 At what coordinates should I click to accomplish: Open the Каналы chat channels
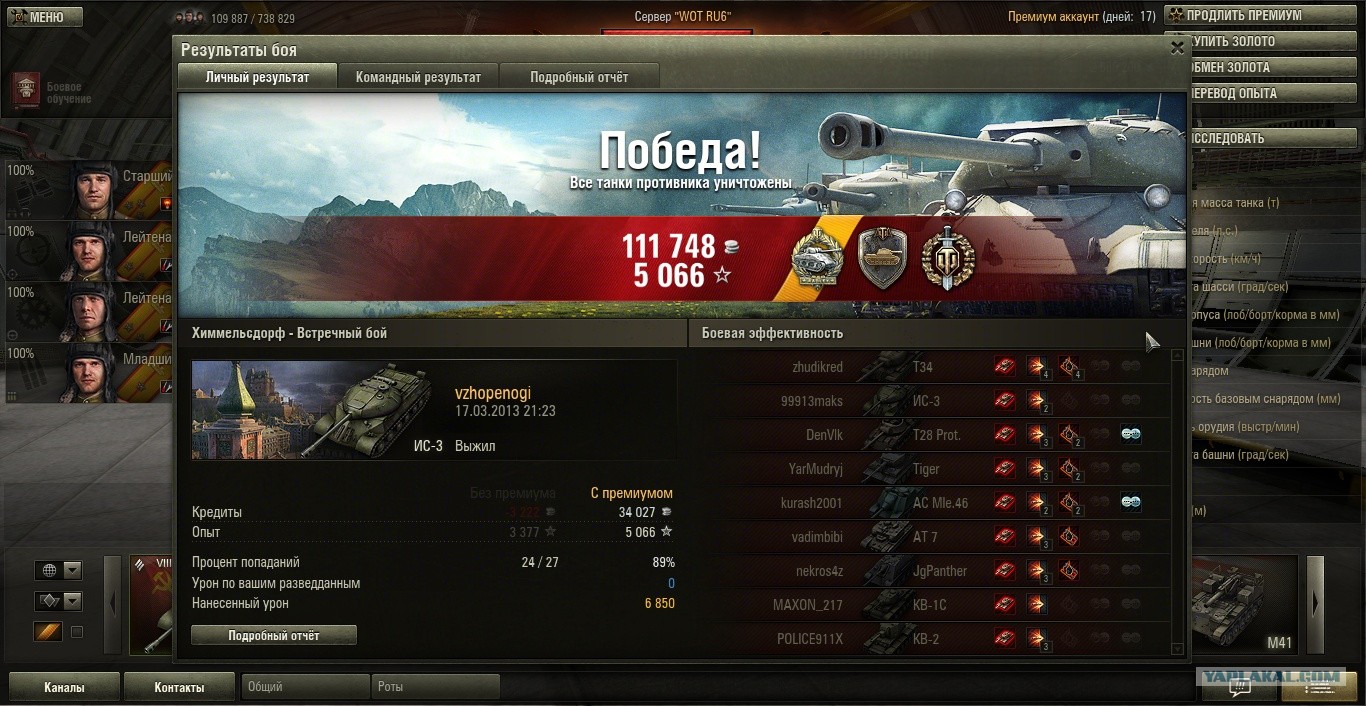point(64,687)
